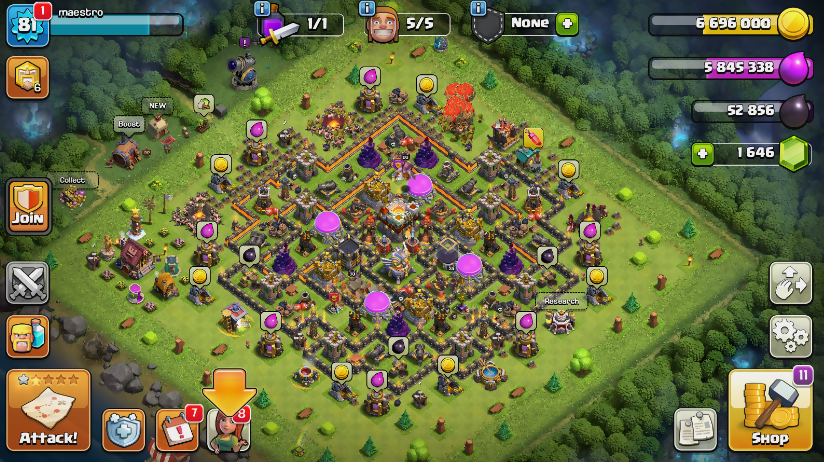Tap the gold coin resource icon
Image resolution: width=824 pixels, height=462 pixels.
click(793, 23)
